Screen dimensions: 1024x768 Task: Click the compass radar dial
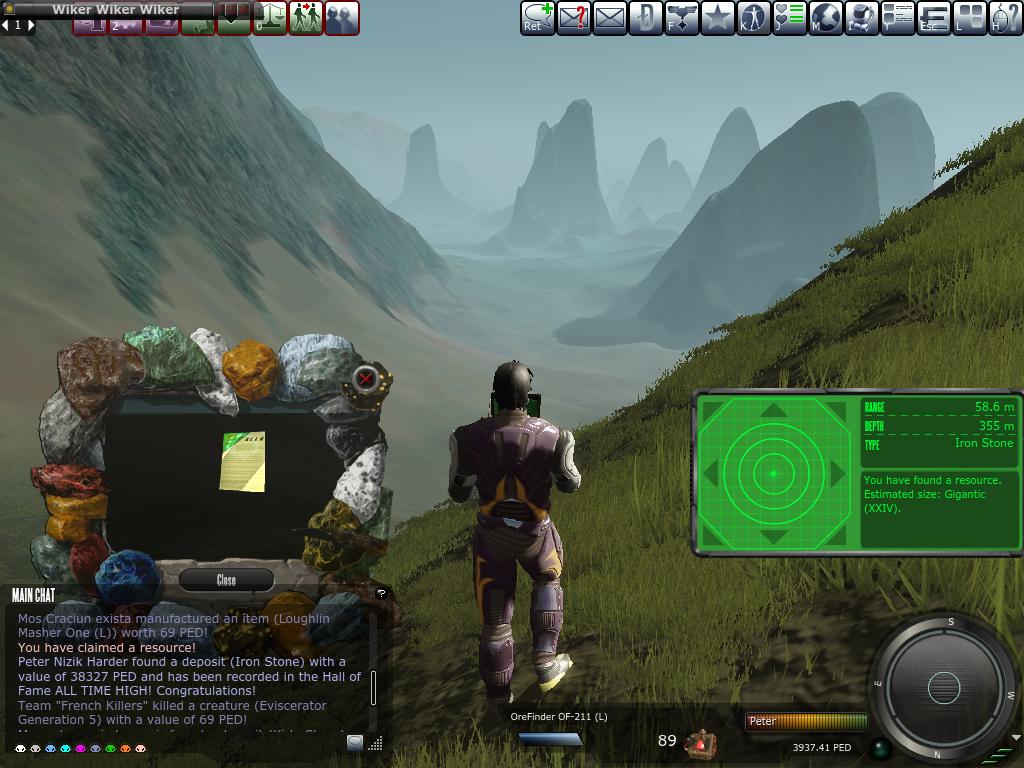pos(943,688)
